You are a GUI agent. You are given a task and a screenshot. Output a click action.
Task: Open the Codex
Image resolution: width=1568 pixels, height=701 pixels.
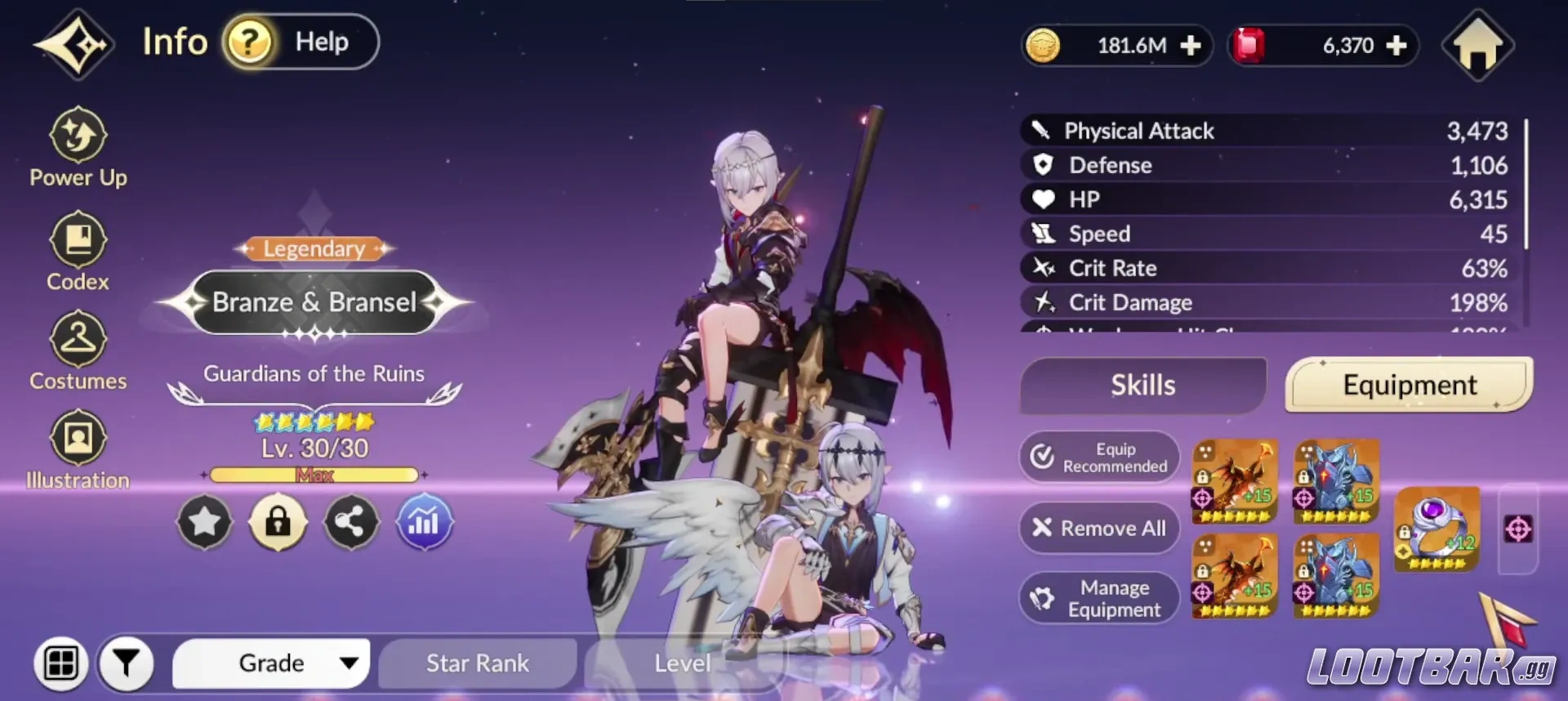pos(78,251)
